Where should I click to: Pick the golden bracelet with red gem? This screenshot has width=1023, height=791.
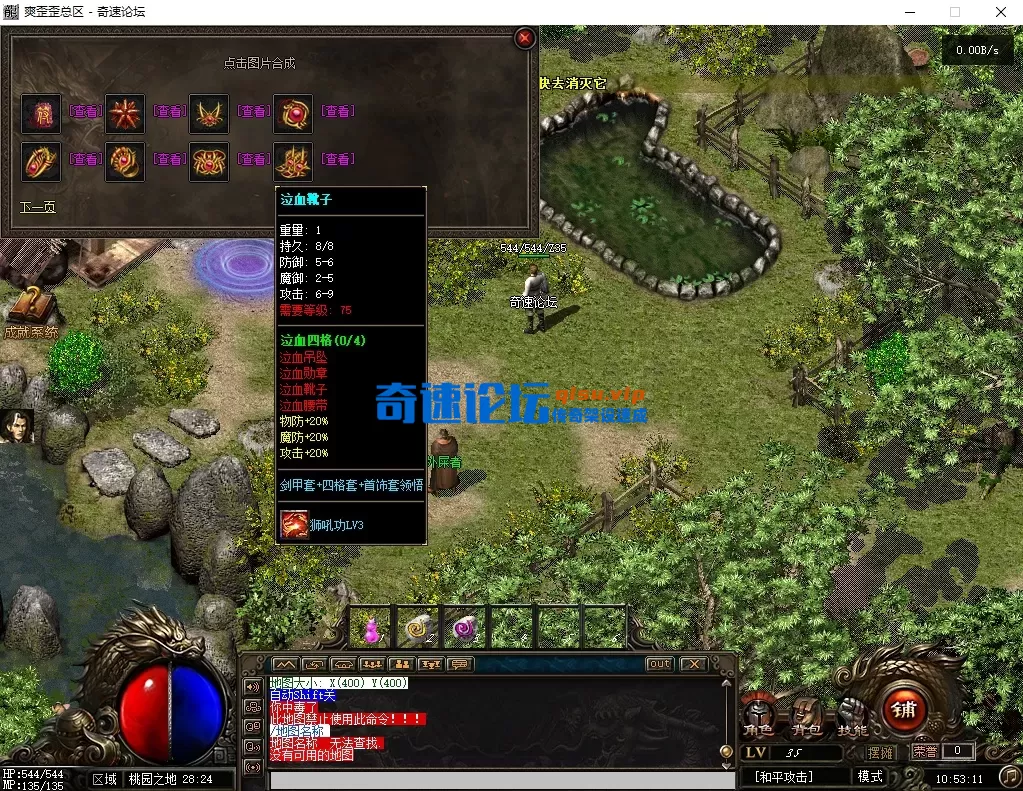[41, 161]
